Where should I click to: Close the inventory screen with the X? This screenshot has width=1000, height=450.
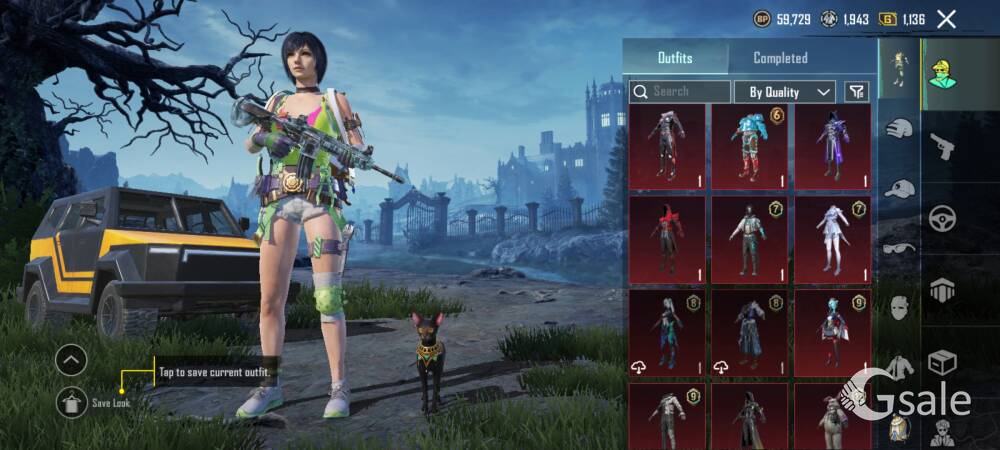(946, 19)
